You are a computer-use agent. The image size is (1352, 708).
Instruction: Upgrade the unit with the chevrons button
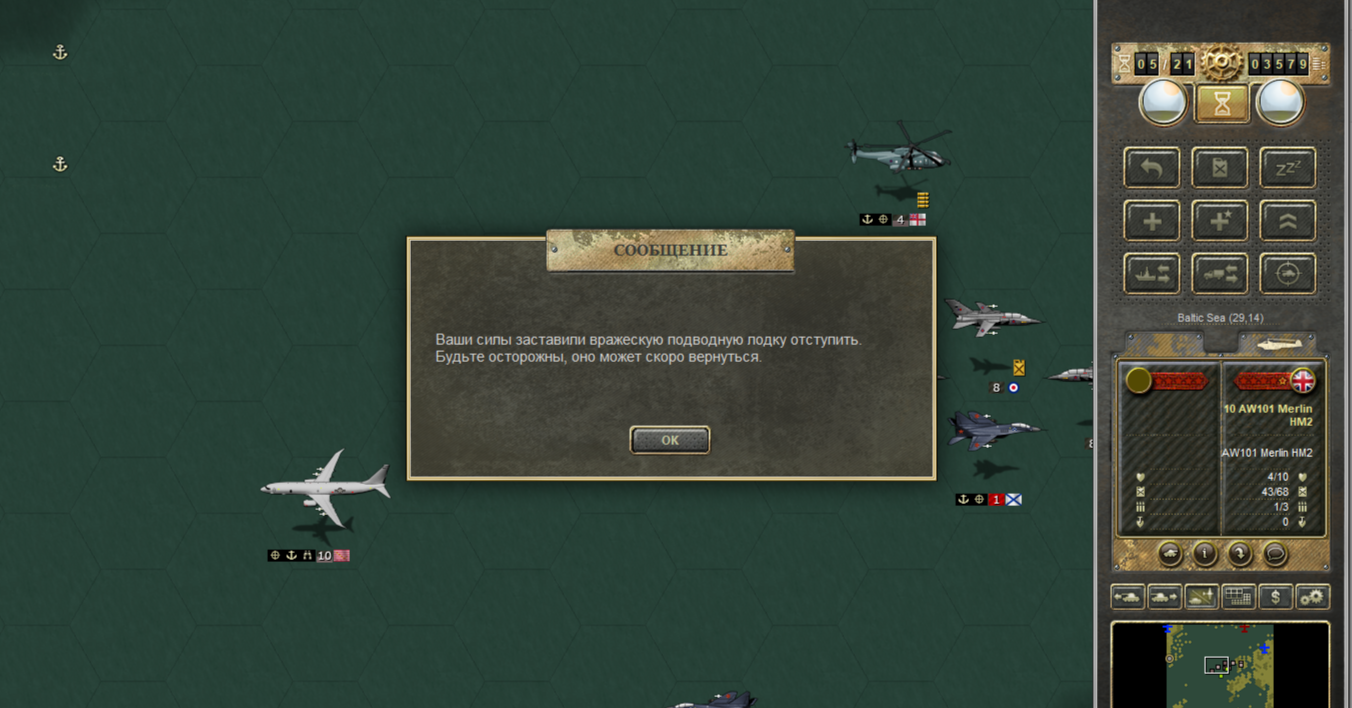pyautogui.click(x=1287, y=221)
